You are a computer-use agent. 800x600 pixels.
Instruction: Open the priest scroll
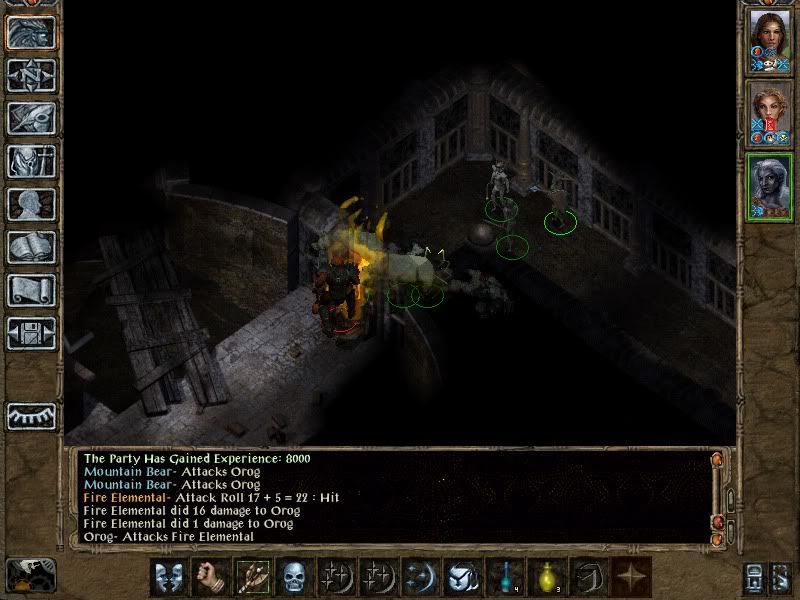click(31, 290)
